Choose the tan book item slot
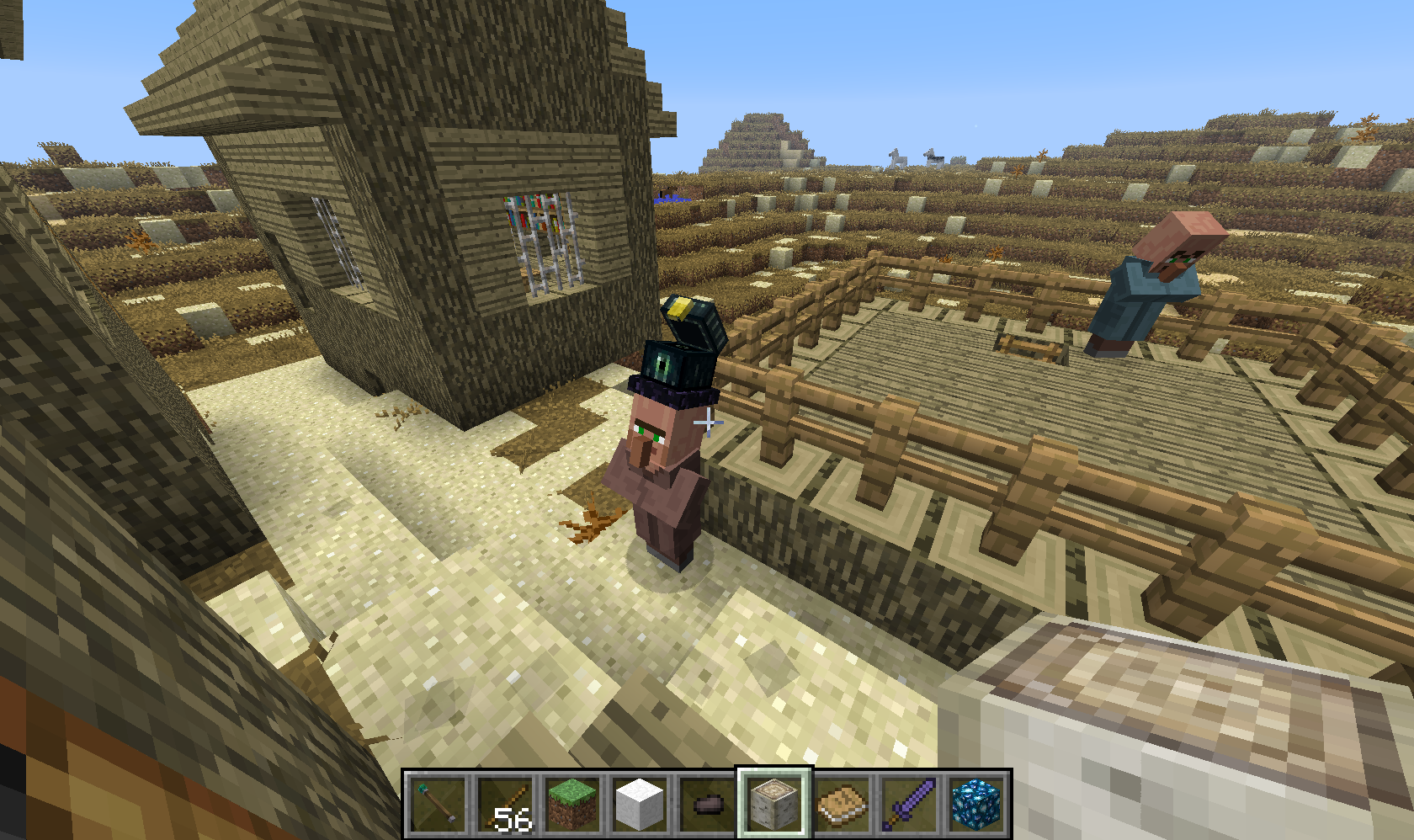Screen dimensions: 1414x840 842,803
